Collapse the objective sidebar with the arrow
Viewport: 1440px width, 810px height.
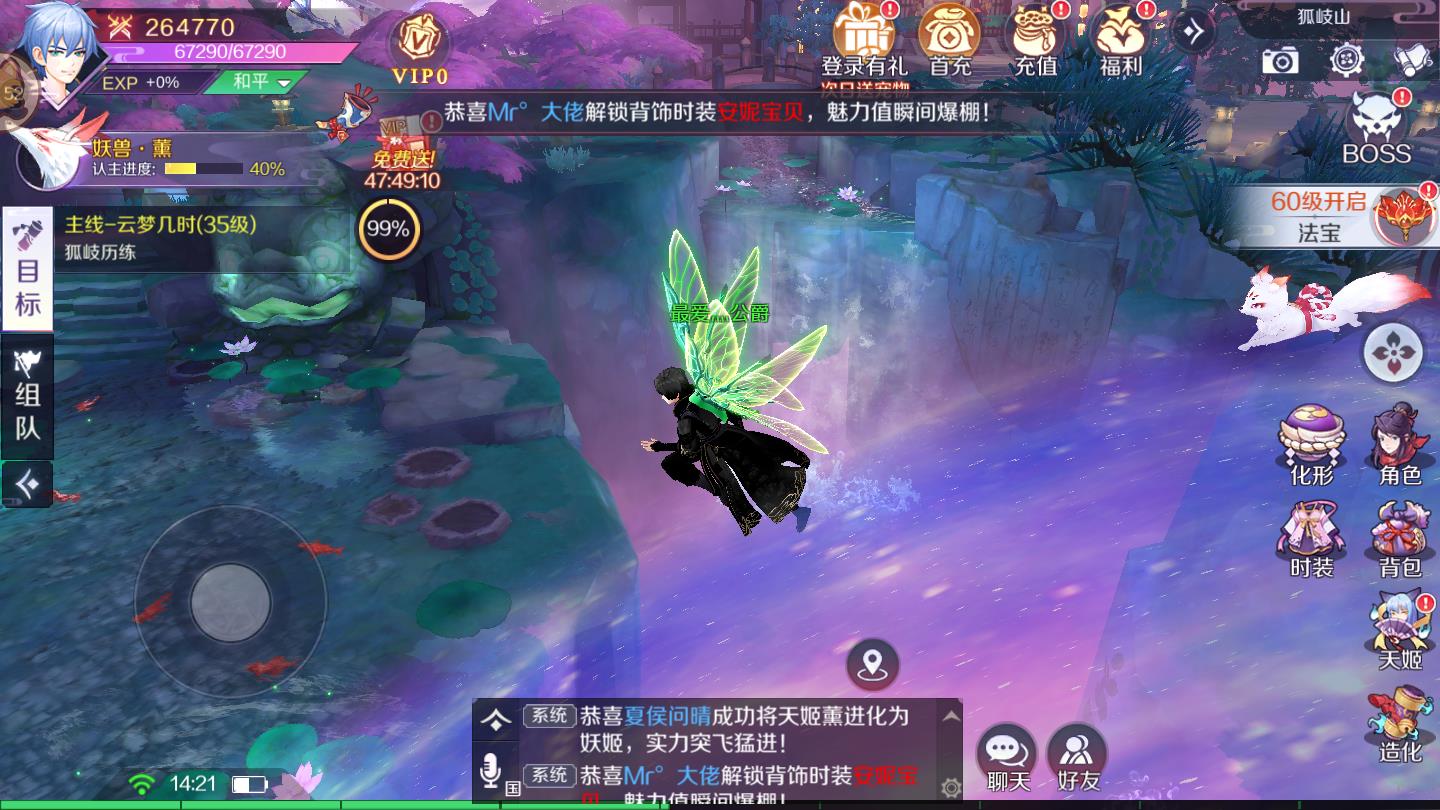click(26, 483)
